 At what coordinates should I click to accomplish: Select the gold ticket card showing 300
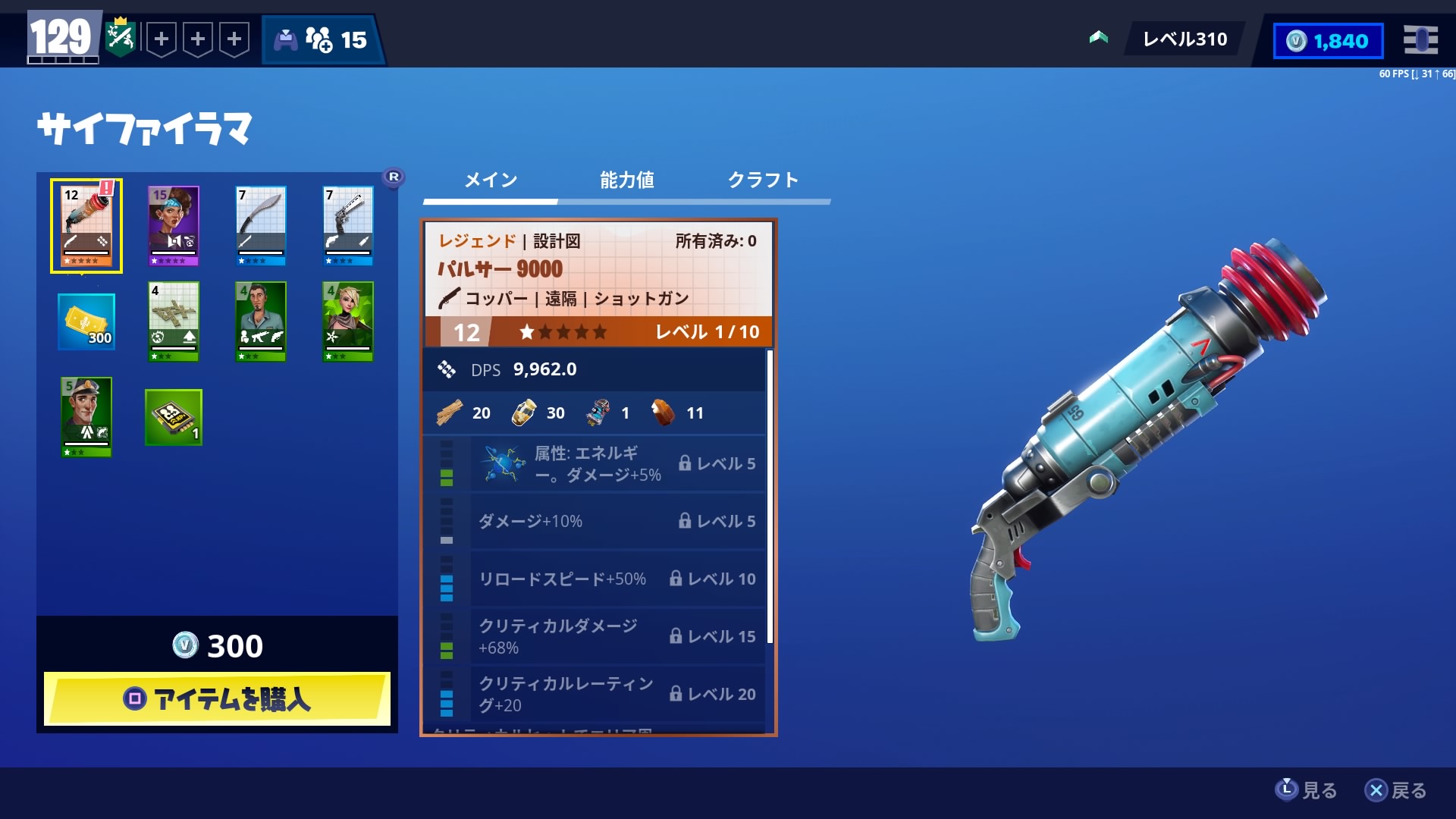84,322
